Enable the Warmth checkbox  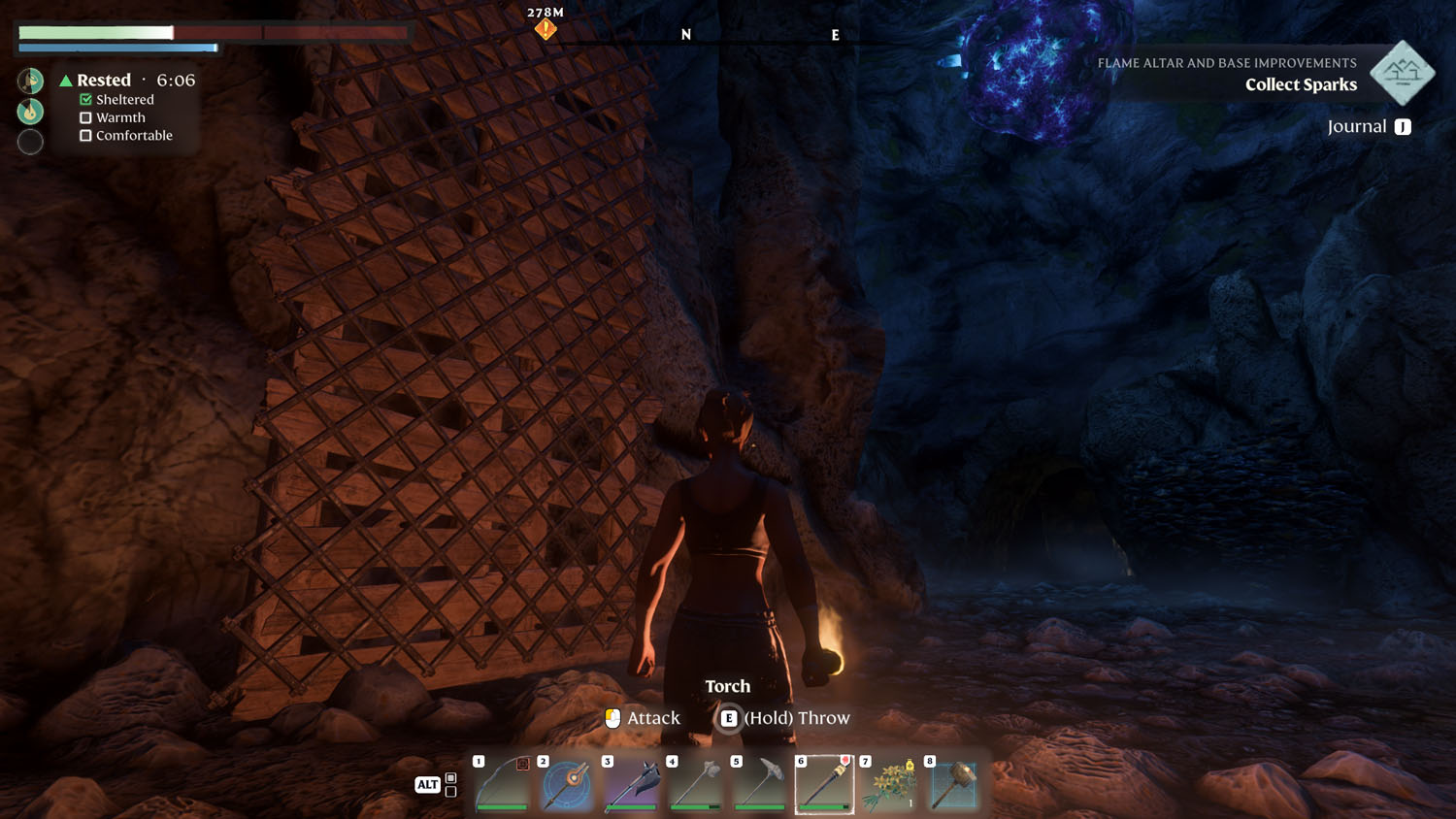tap(85, 116)
